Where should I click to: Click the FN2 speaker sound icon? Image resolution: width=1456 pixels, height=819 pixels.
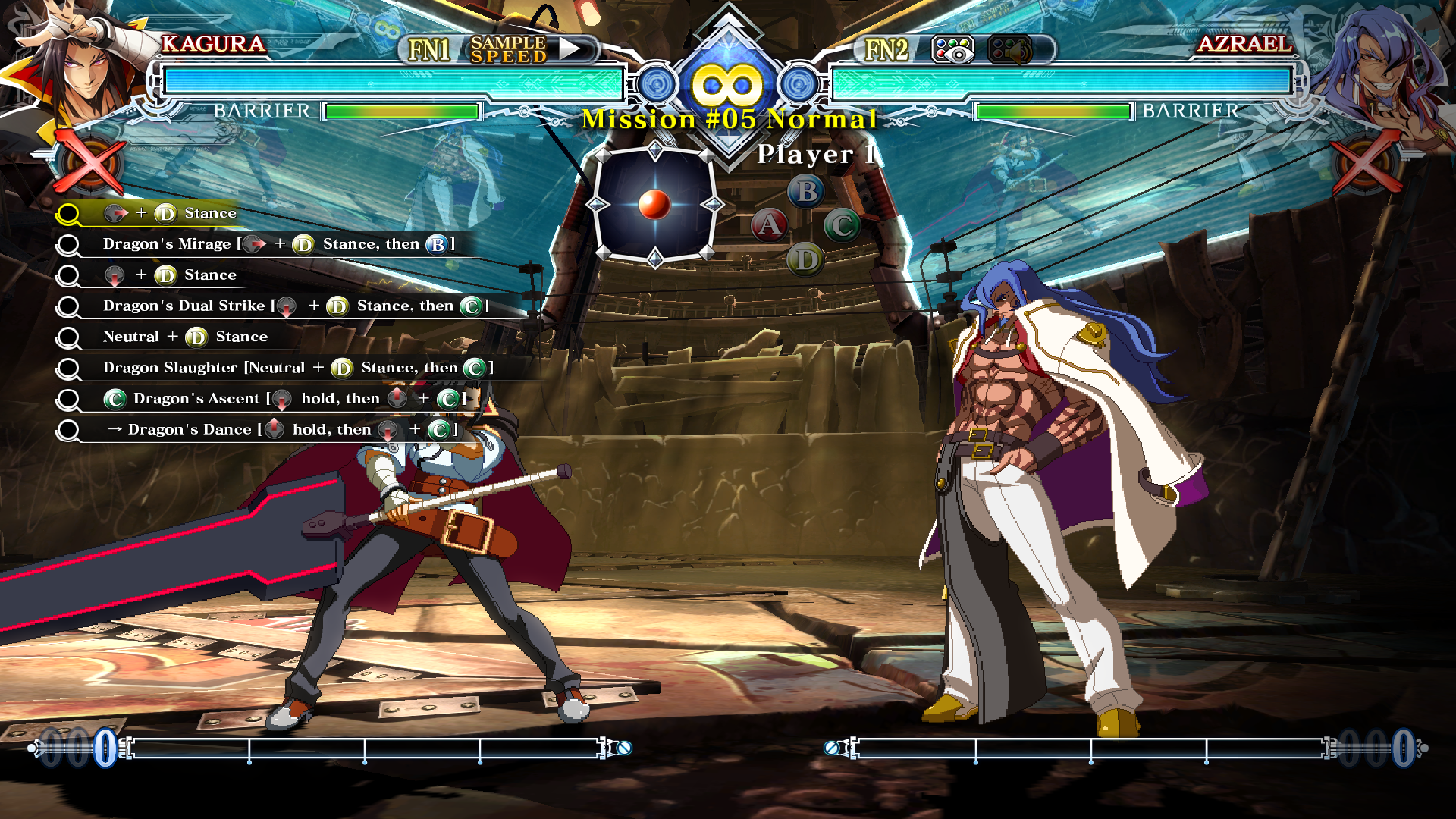coord(1010,50)
